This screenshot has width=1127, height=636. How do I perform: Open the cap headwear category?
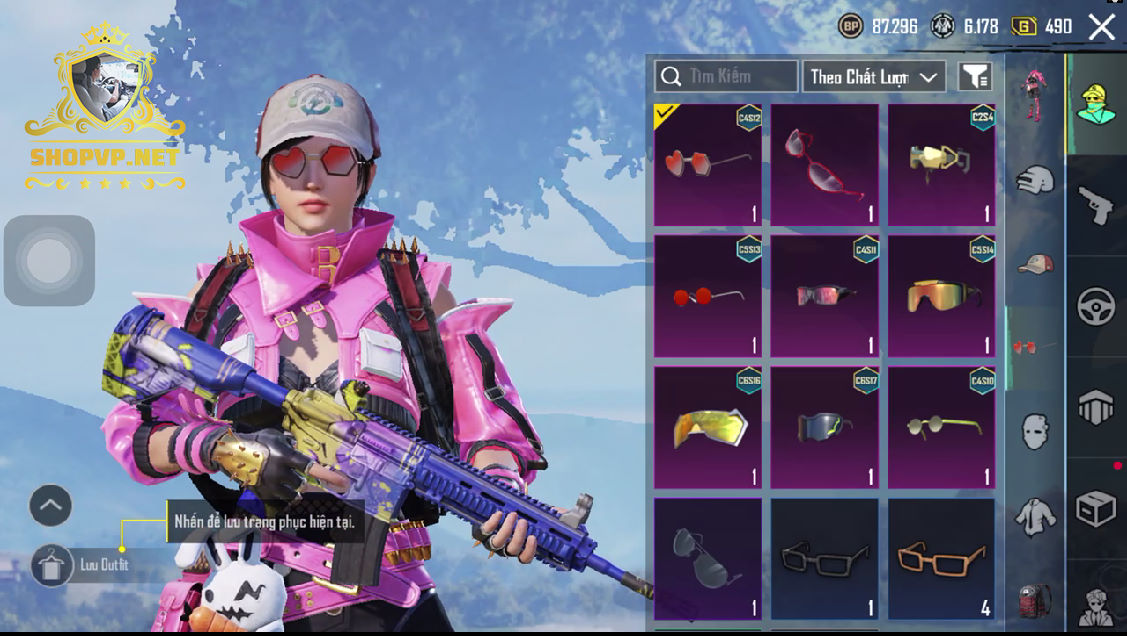pyautogui.click(x=1035, y=264)
